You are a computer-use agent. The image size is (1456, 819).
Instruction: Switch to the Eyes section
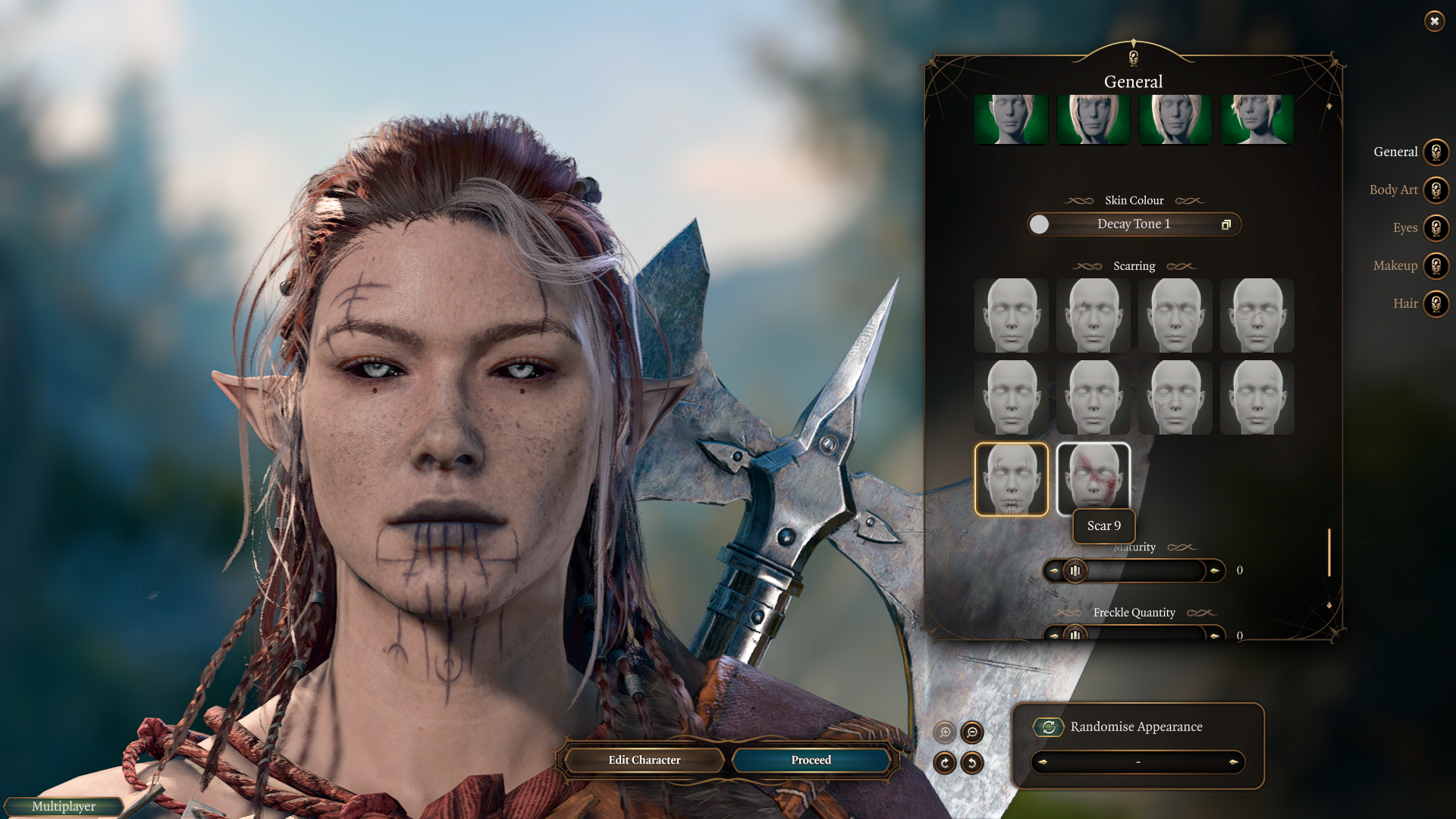1407,228
